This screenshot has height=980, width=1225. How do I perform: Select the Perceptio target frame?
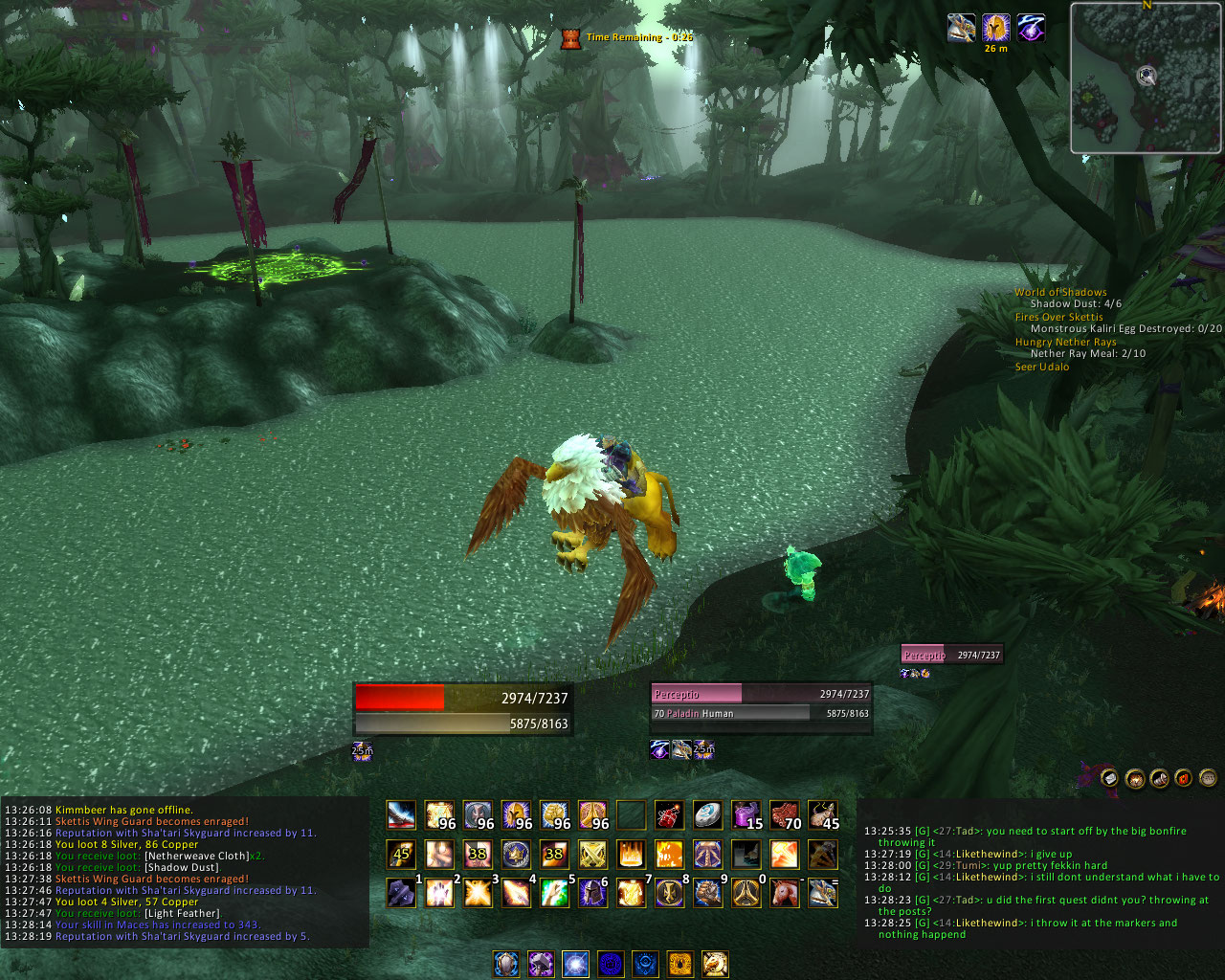click(761, 703)
